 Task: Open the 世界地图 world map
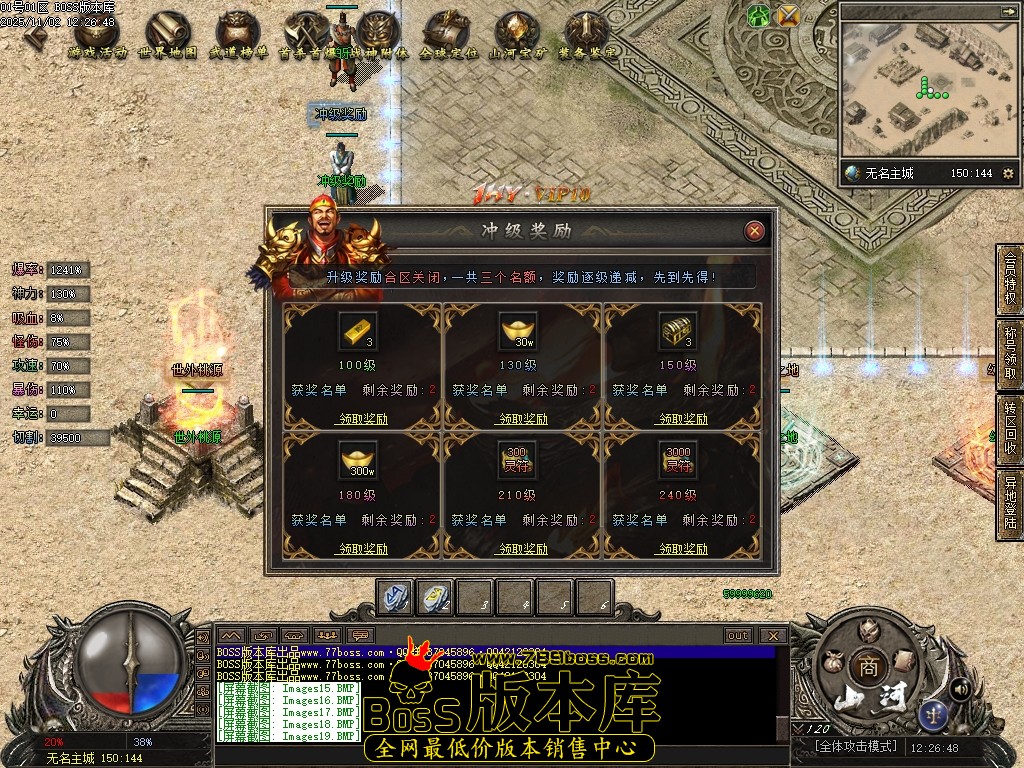click(167, 35)
